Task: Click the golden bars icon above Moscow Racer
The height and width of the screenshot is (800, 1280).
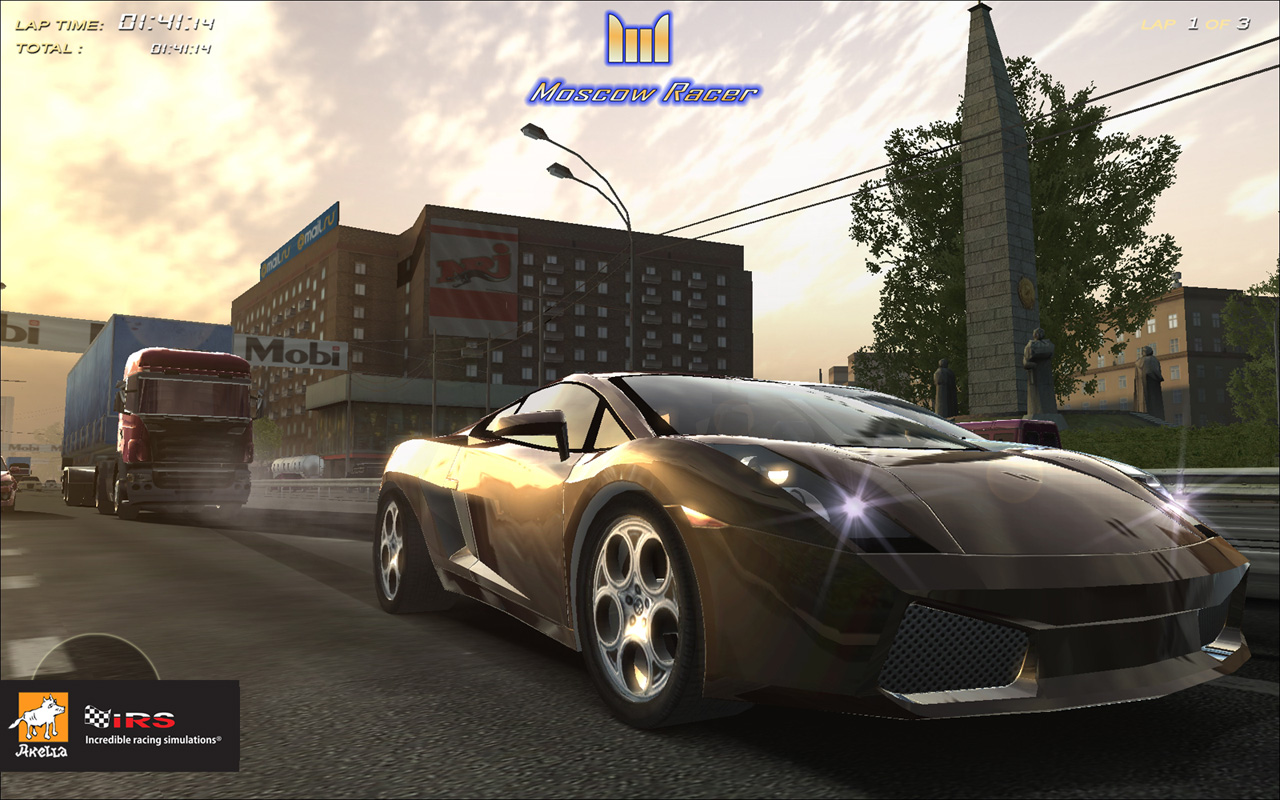Action: tap(640, 40)
